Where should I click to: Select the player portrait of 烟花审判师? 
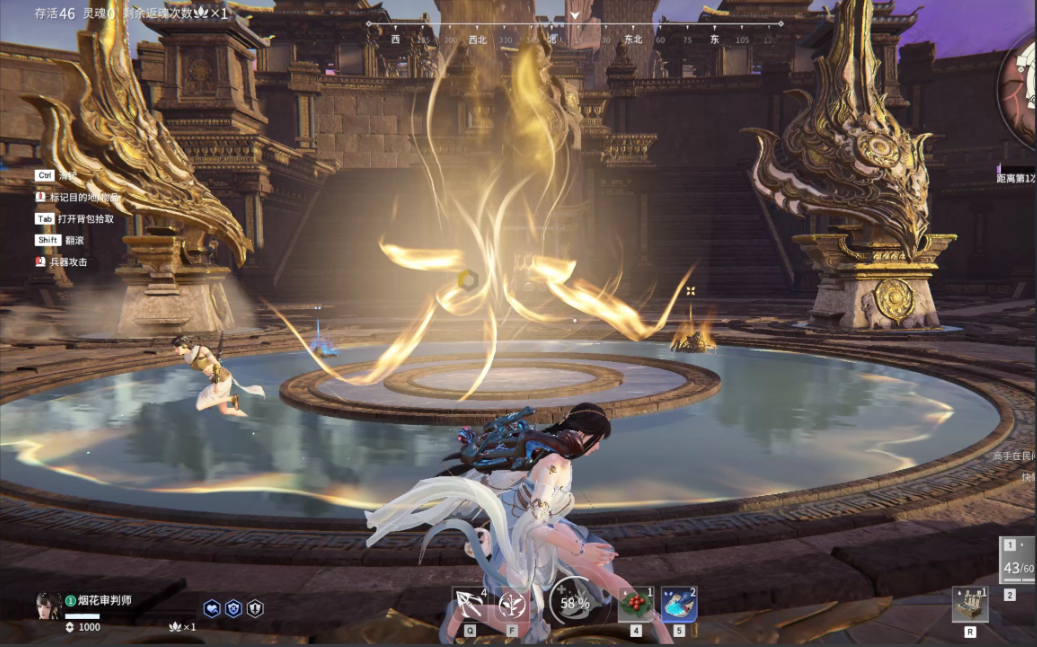point(48,605)
